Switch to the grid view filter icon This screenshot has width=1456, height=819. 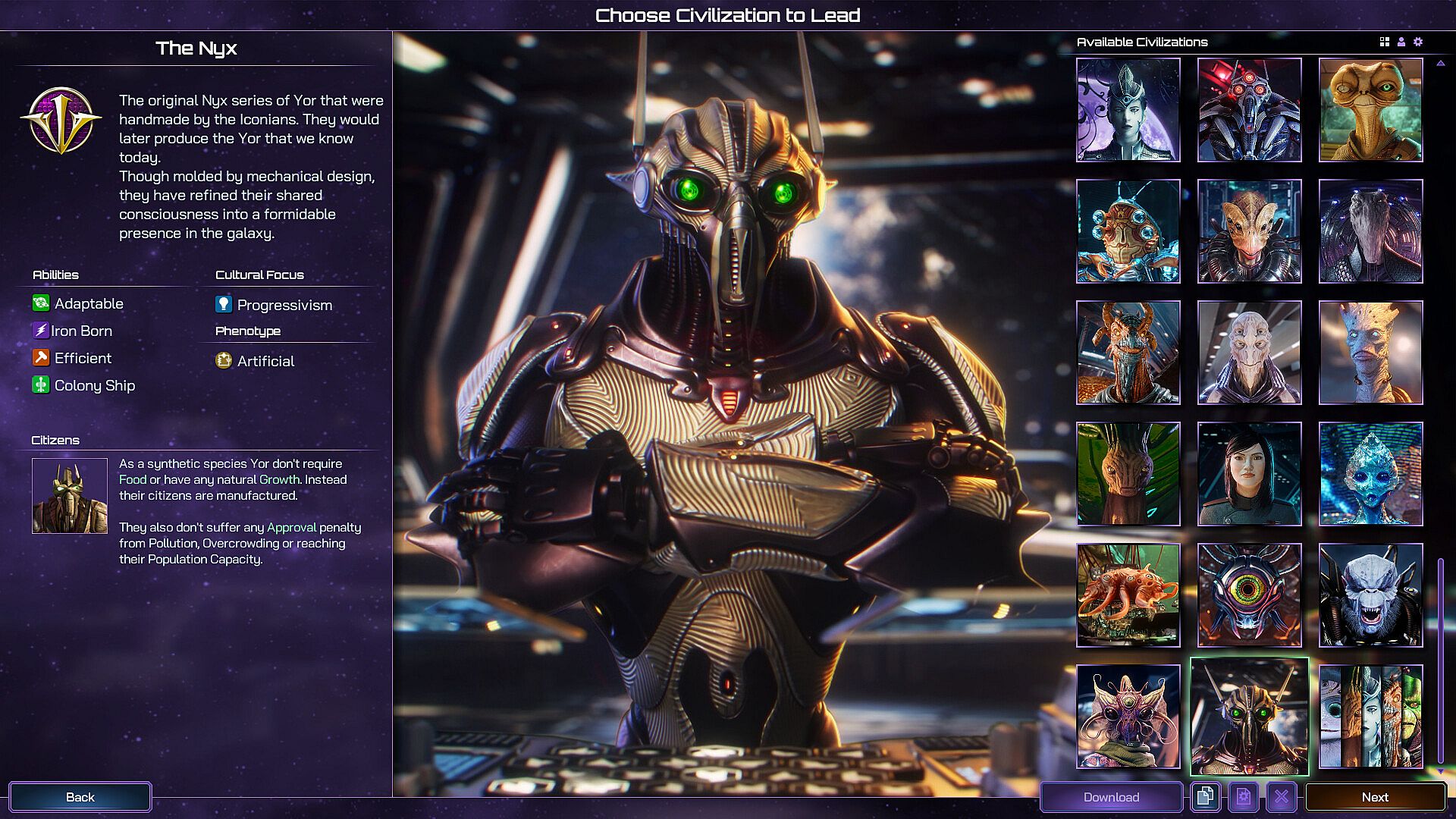pyautogui.click(x=1385, y=42)
